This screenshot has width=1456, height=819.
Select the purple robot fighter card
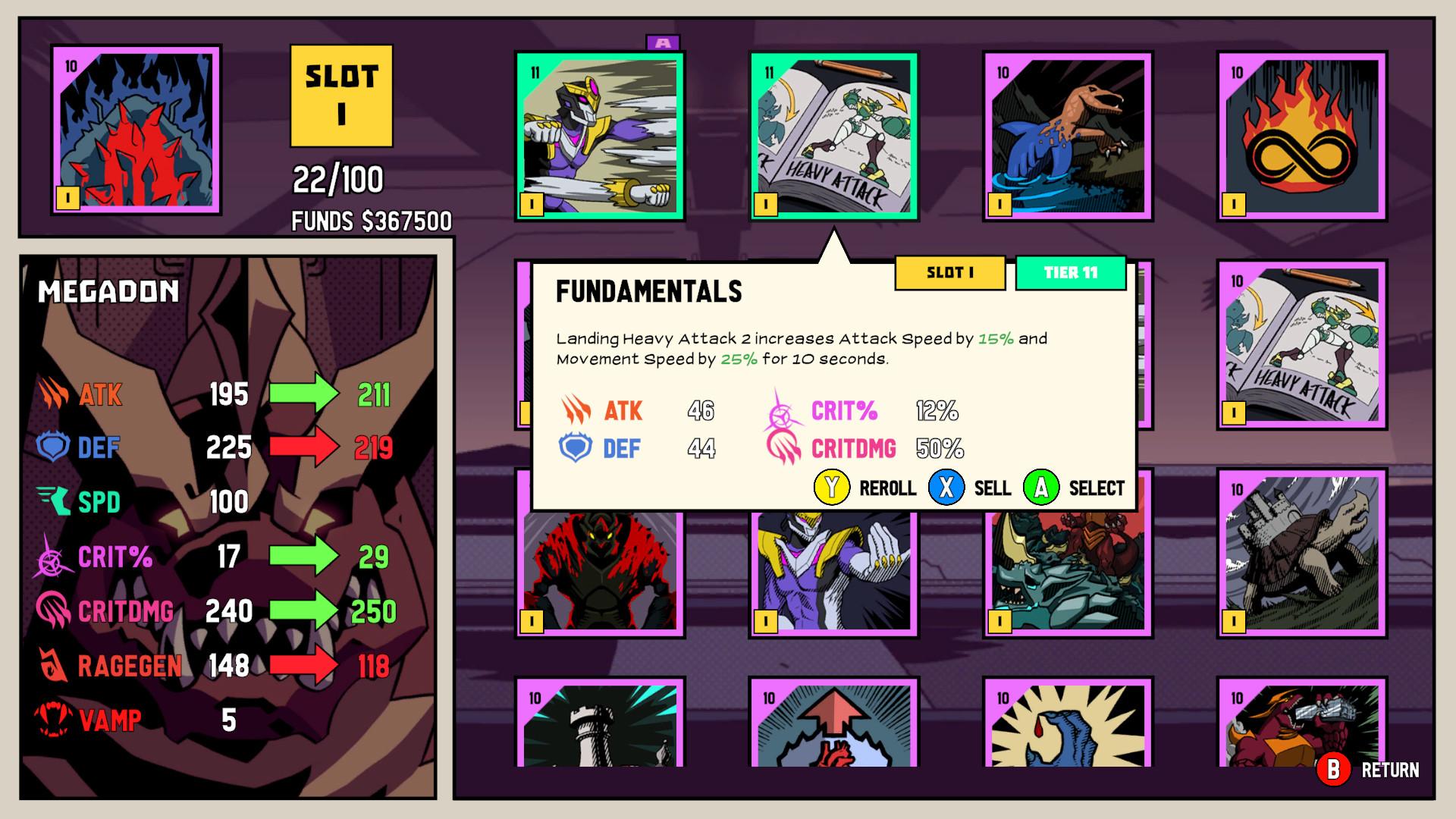pos(598,136)
